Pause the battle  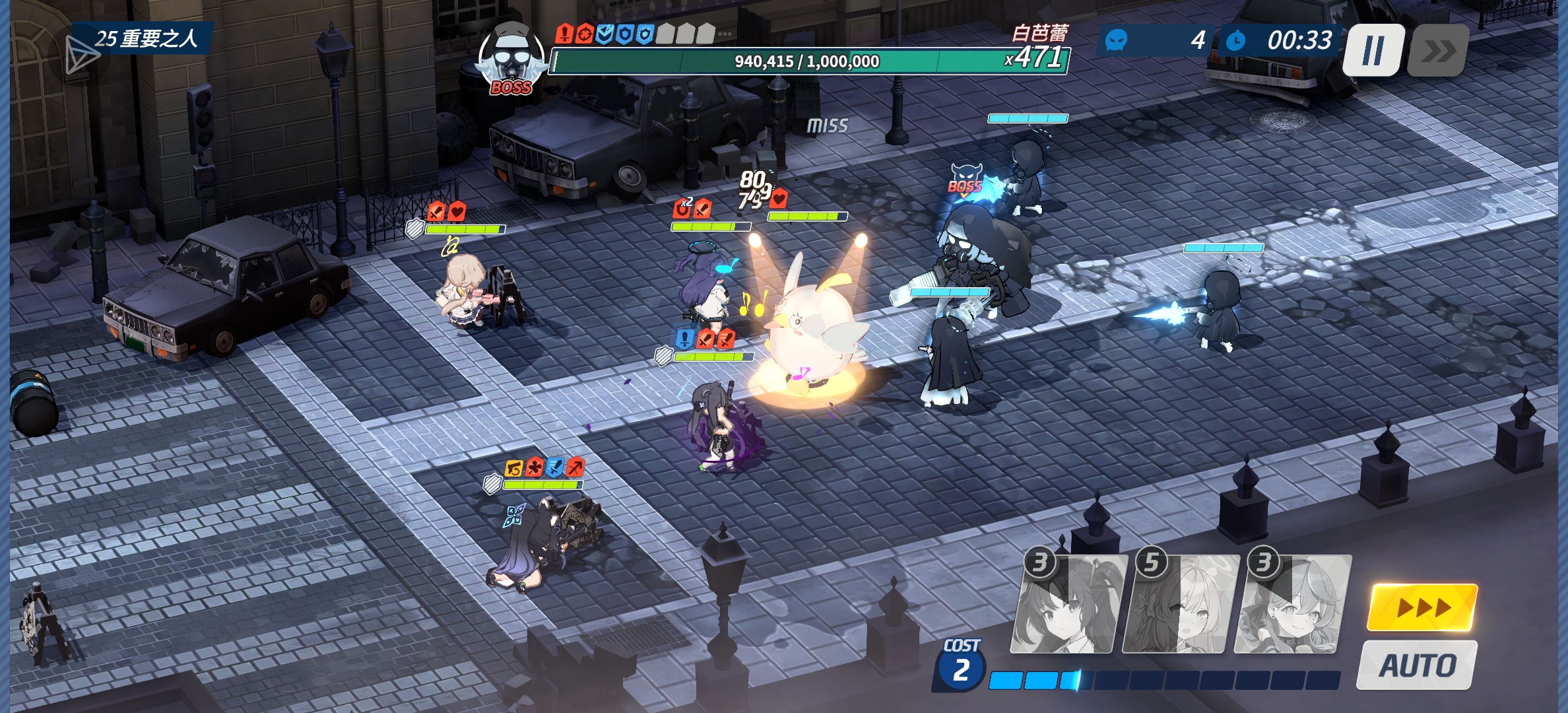coord(1373,50)
